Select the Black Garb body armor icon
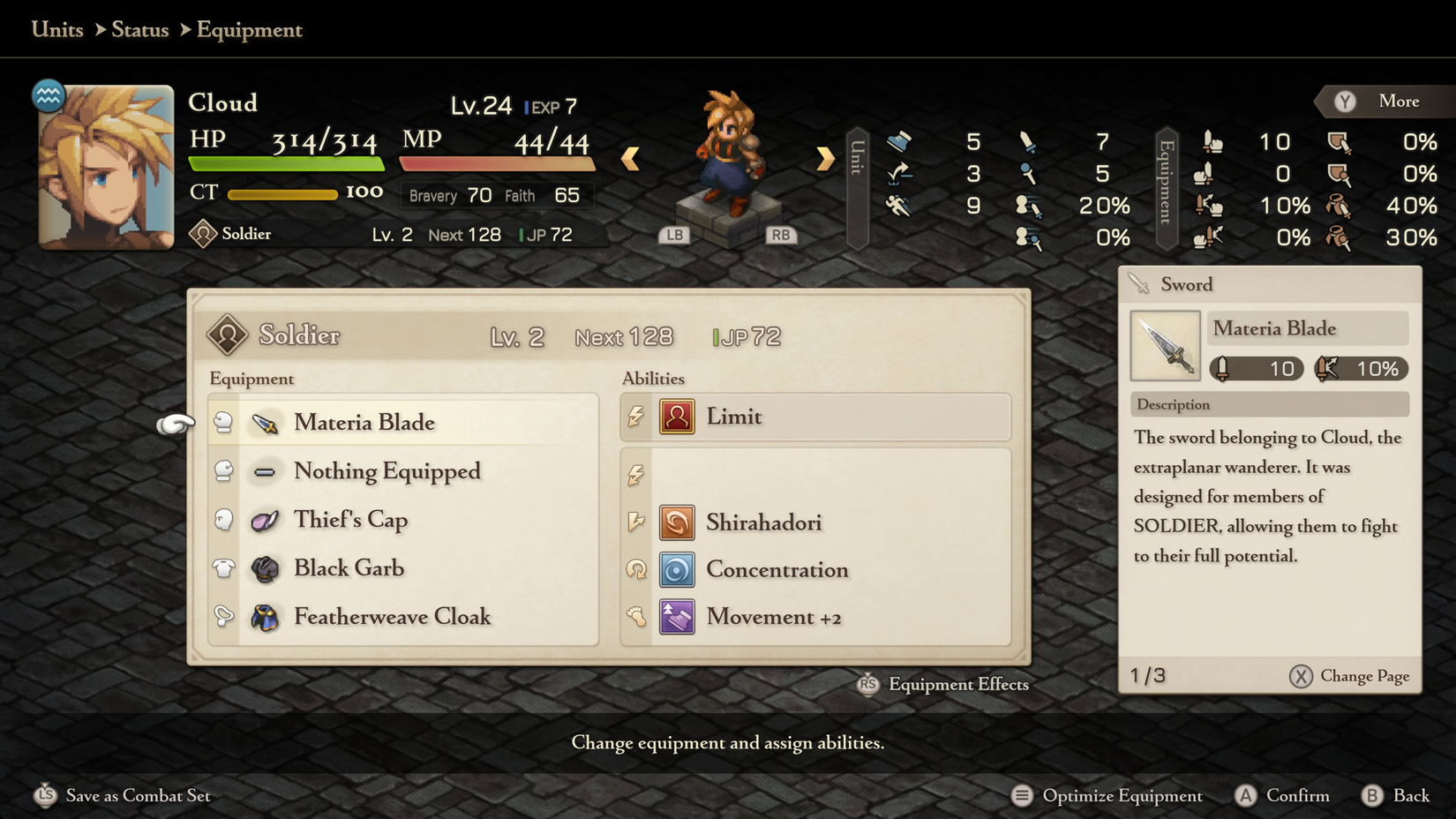This screenshot has width=1456, height=819. pyautogui.click(x=265, y=568)
